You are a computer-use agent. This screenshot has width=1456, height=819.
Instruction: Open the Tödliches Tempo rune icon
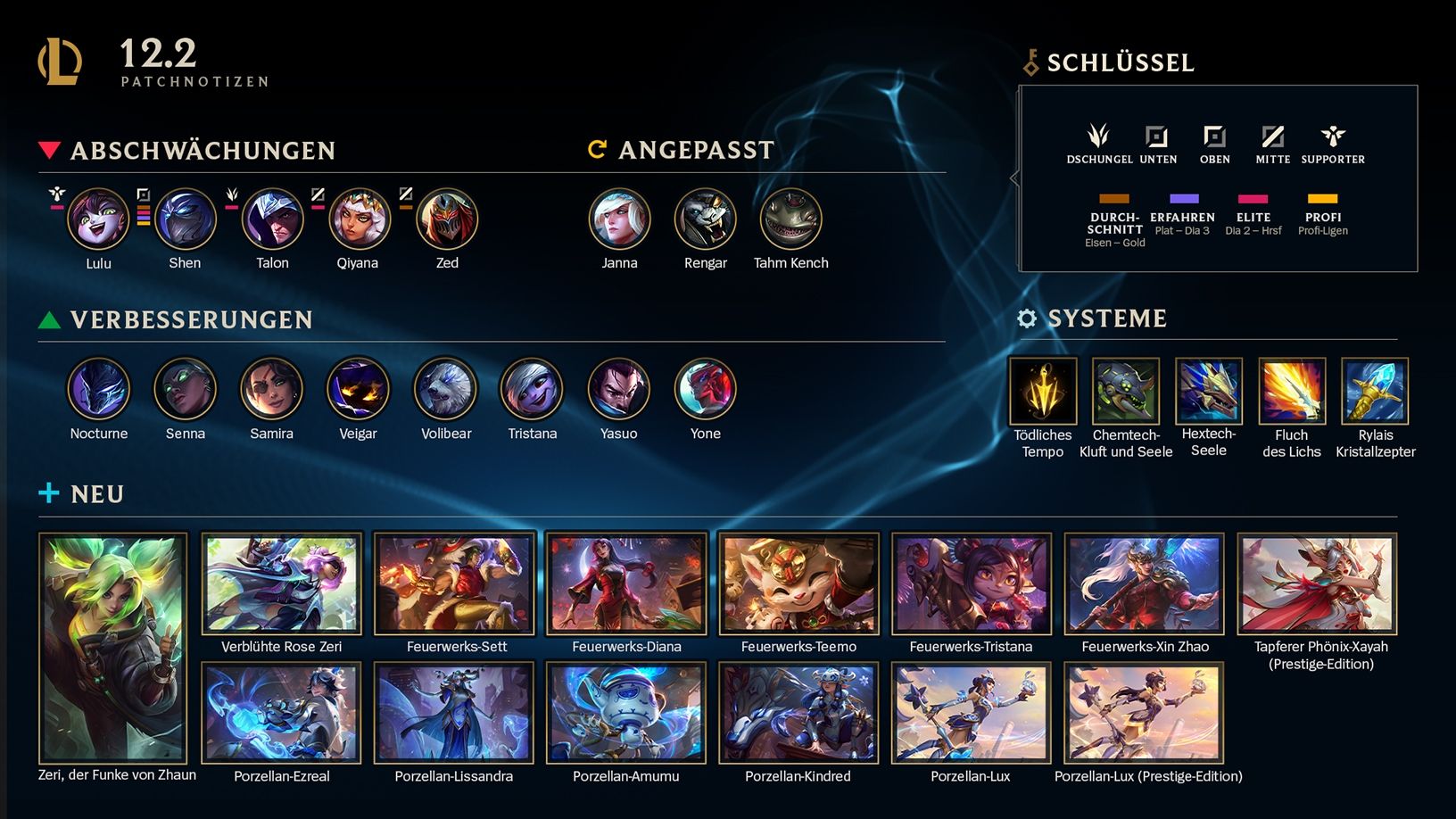click(1043, 391)
